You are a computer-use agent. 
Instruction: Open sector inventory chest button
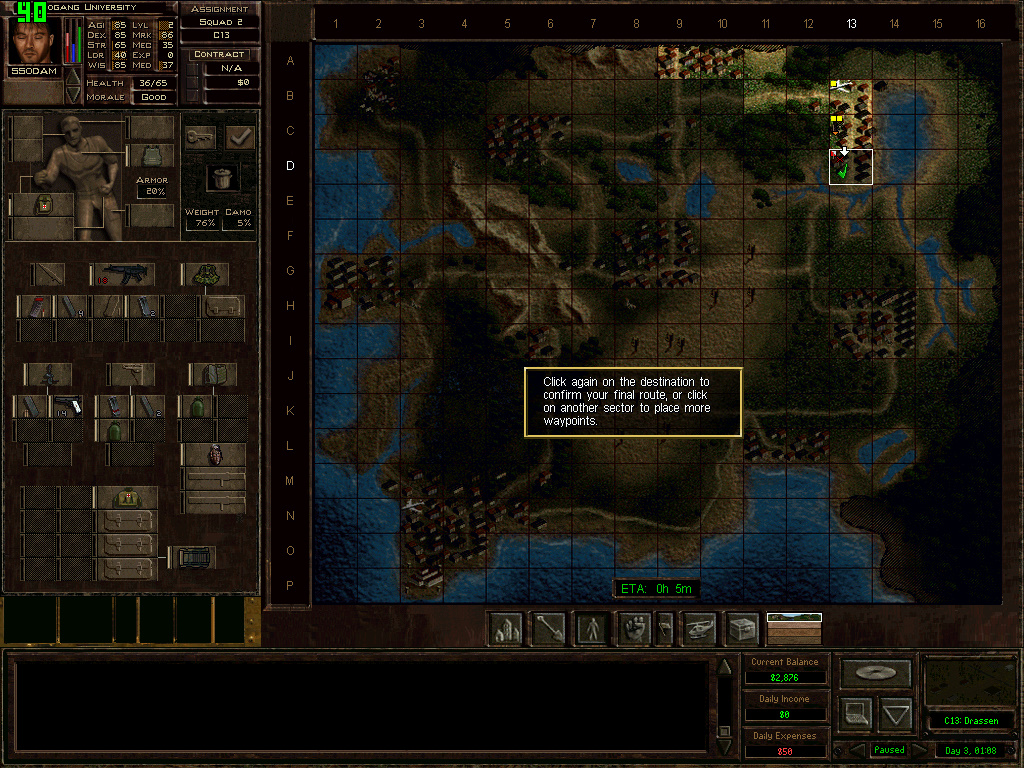tap(742, 629)
